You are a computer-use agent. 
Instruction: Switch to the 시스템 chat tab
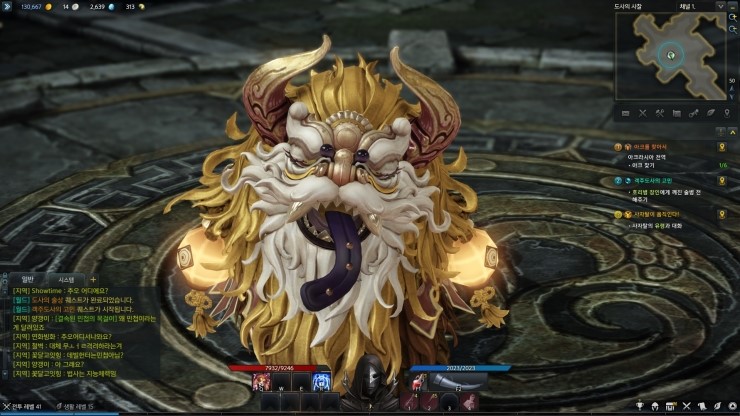(x=66, y=279)
